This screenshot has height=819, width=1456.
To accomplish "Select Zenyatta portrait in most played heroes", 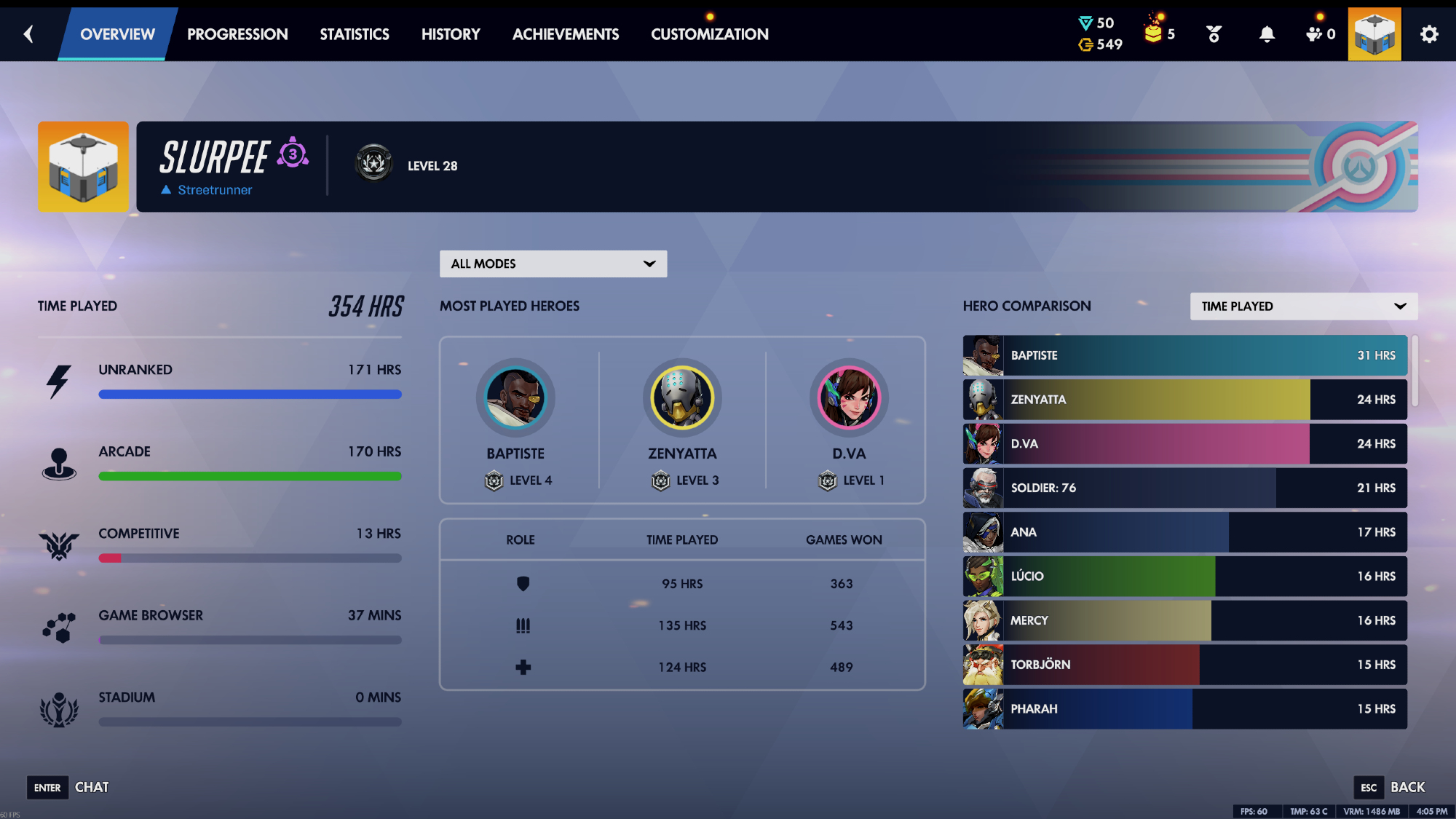I will [682, 398].
